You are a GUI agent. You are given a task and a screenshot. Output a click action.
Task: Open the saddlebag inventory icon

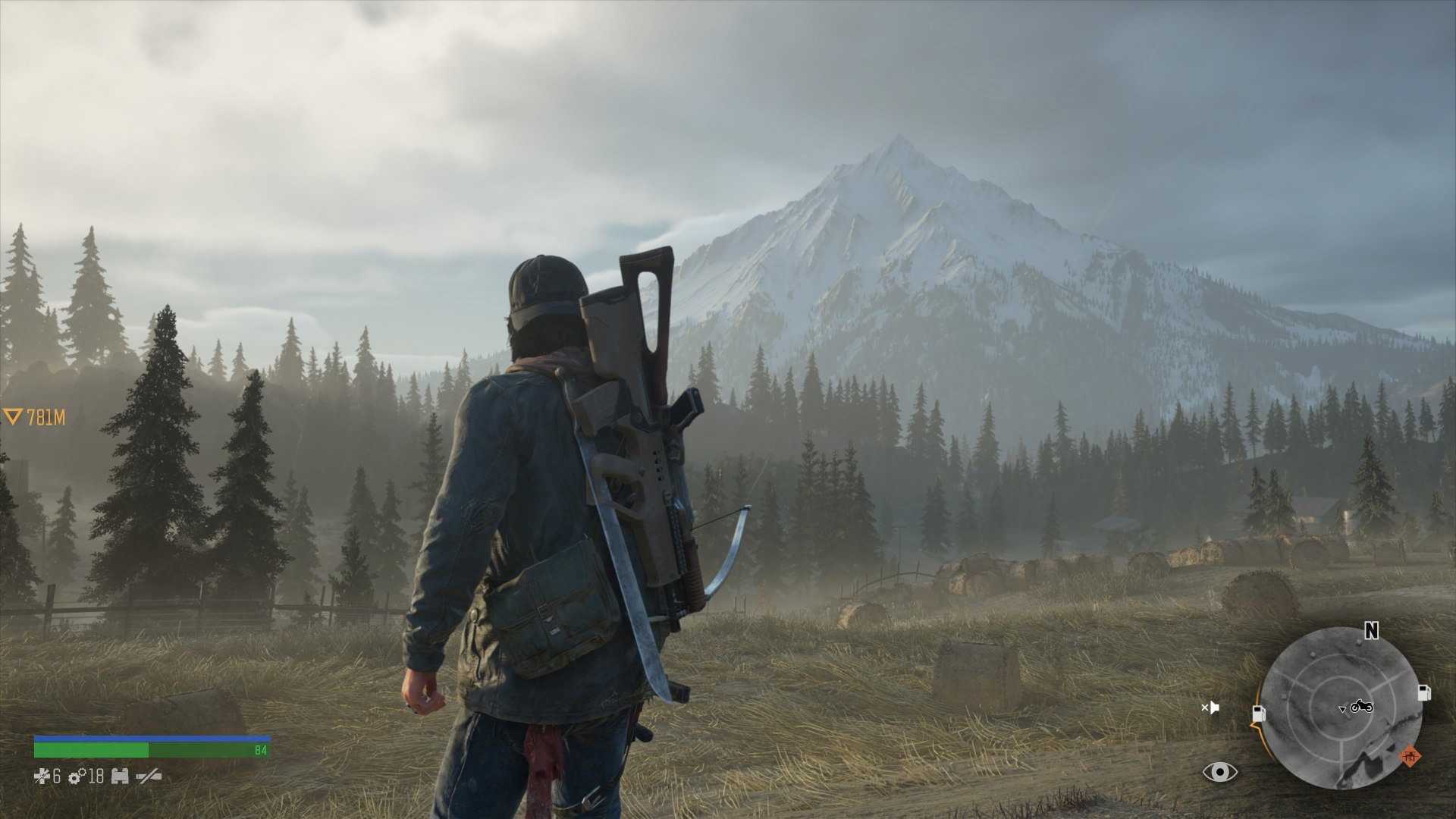point(120,777)
